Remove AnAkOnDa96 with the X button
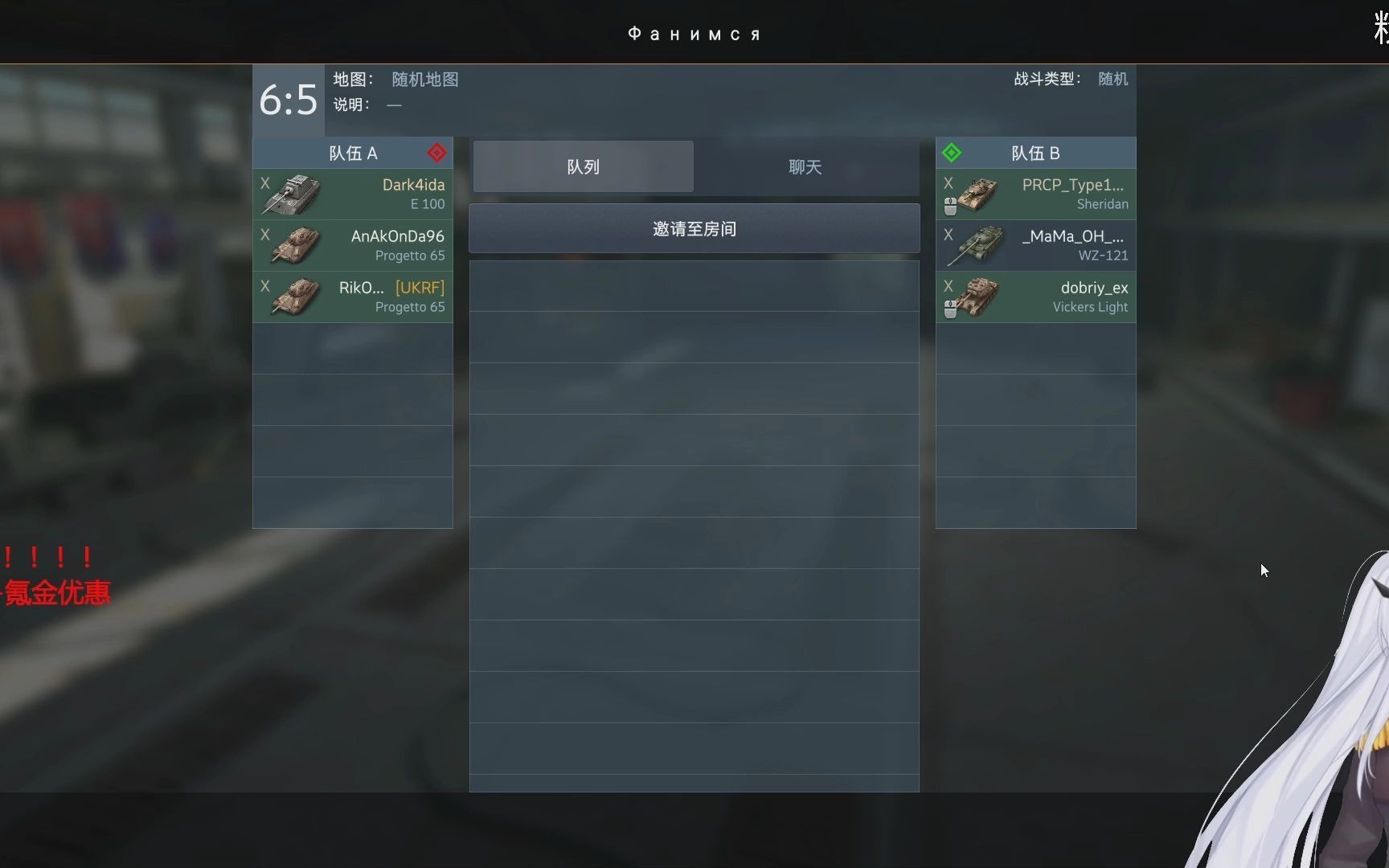This screenshot has width=1389, height=868. point(265,235)
